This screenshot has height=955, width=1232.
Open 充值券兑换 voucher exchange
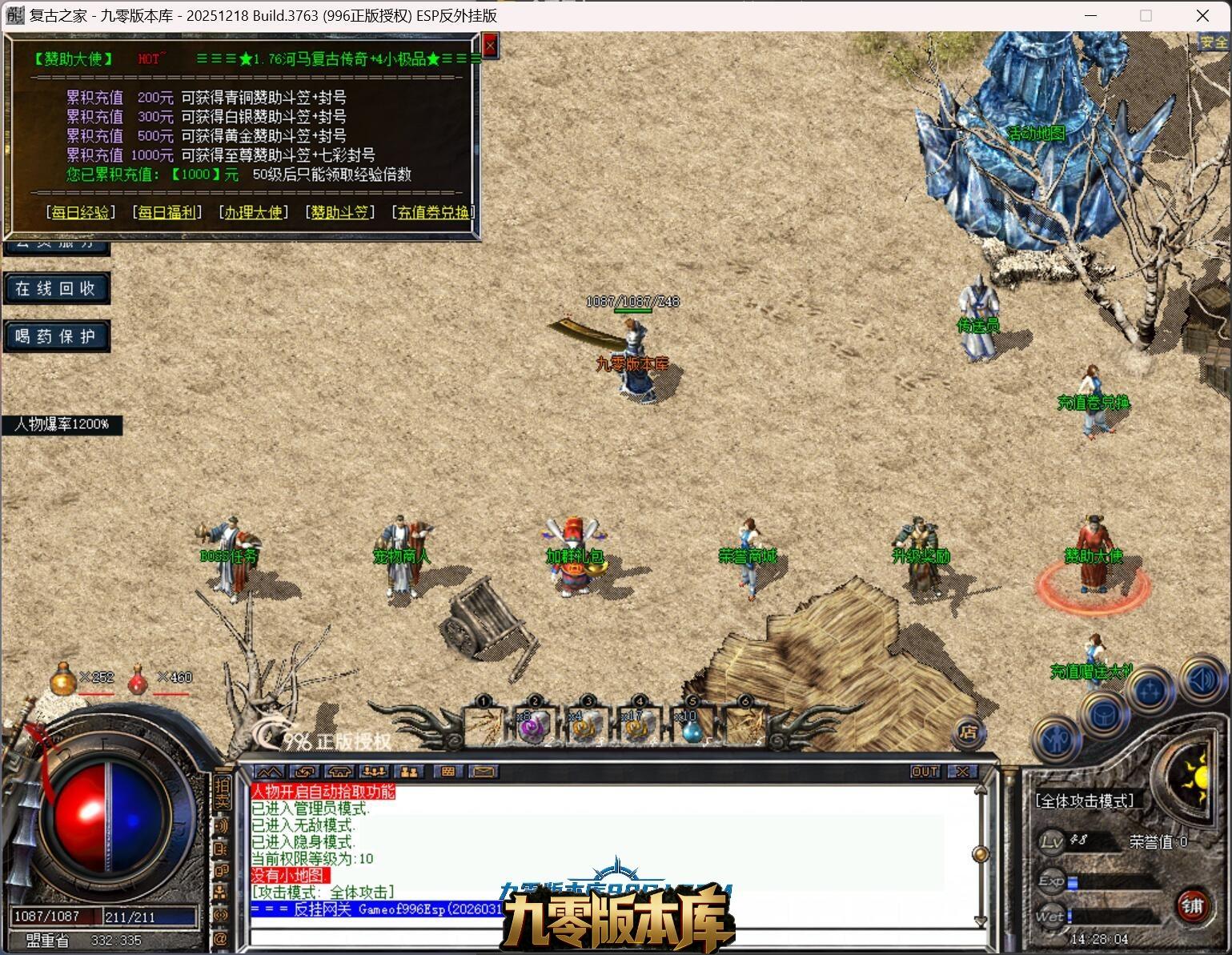click(x=433, y=212)
